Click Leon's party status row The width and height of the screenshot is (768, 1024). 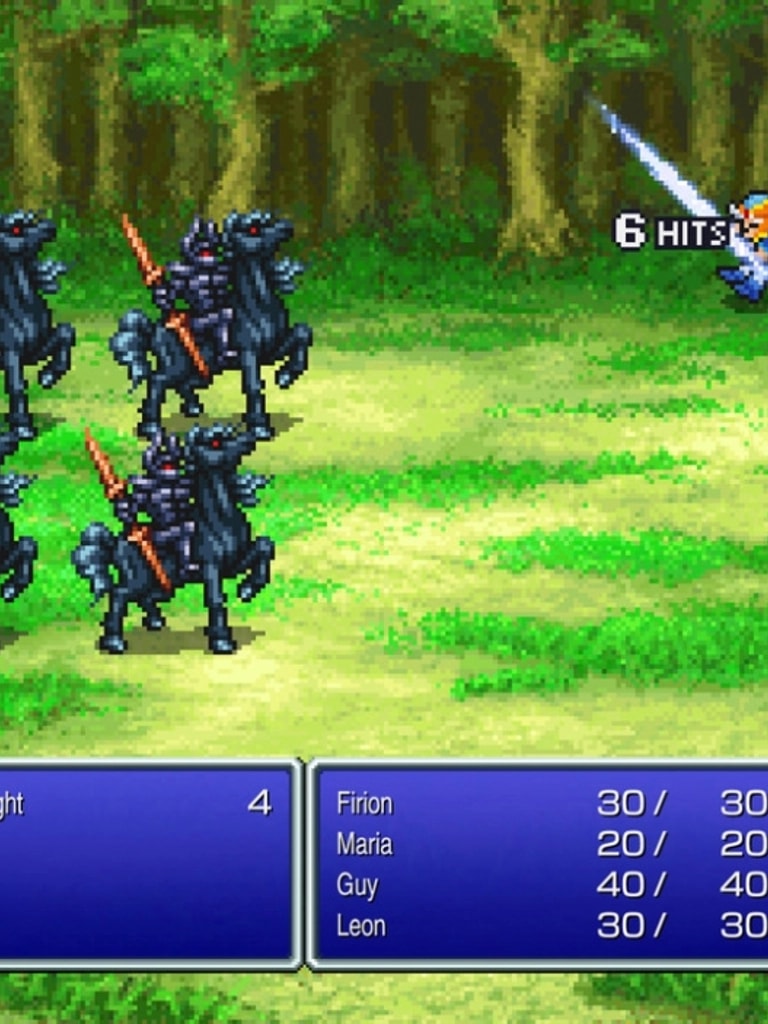tap(361, 926)
